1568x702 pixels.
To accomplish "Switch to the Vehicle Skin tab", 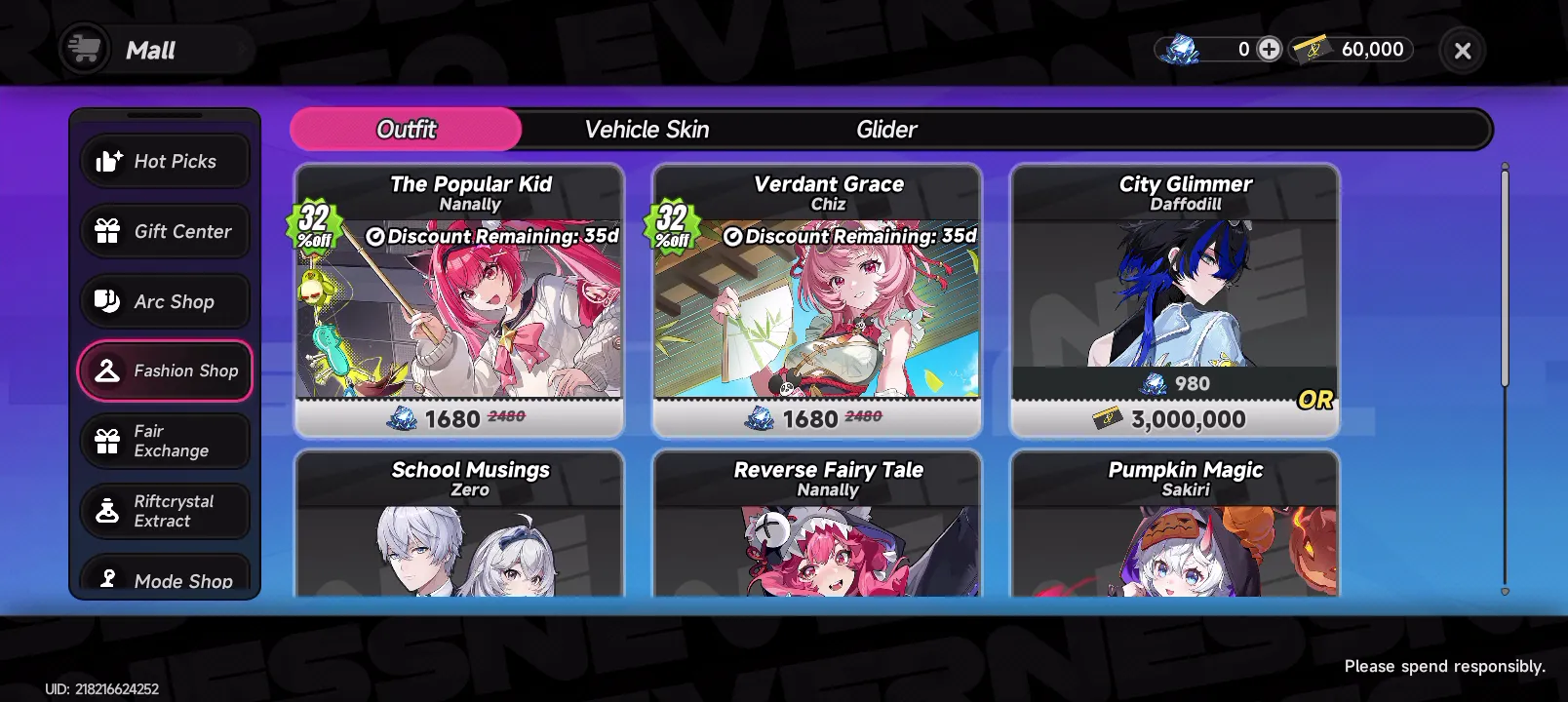I will click(647, 130).
